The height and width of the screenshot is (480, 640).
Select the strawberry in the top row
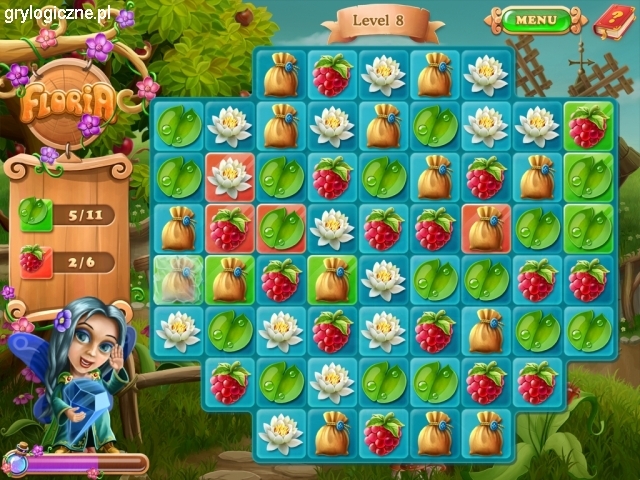(x=332, y=74)
